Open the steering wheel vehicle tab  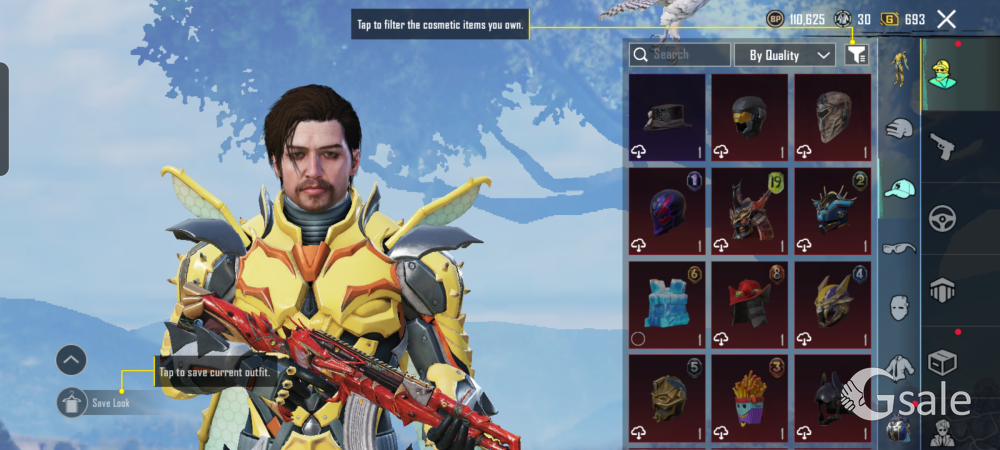tap(942, 218)
